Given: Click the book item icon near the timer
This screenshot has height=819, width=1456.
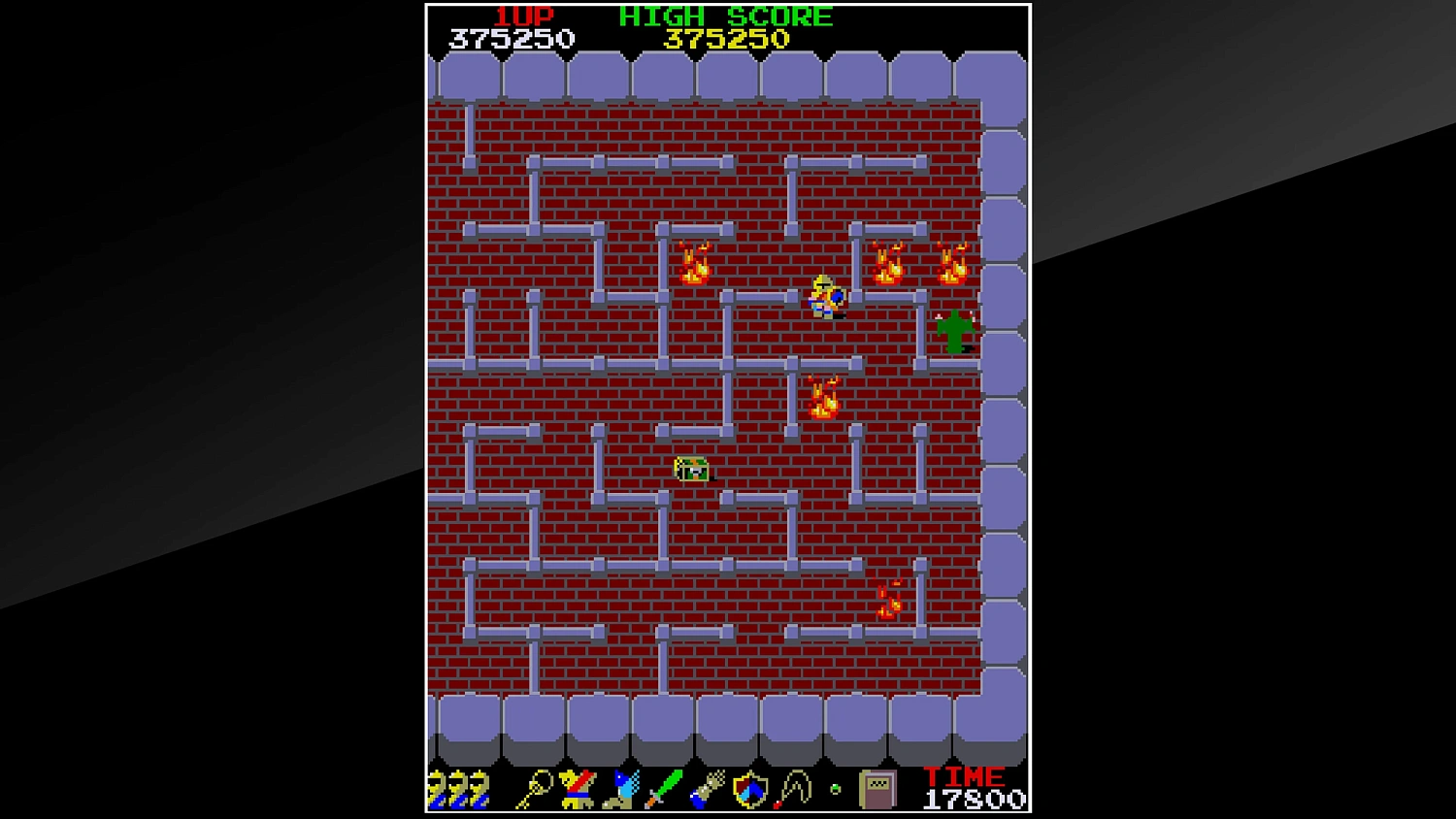Looking at the screenshot, I should coord(877,788).
